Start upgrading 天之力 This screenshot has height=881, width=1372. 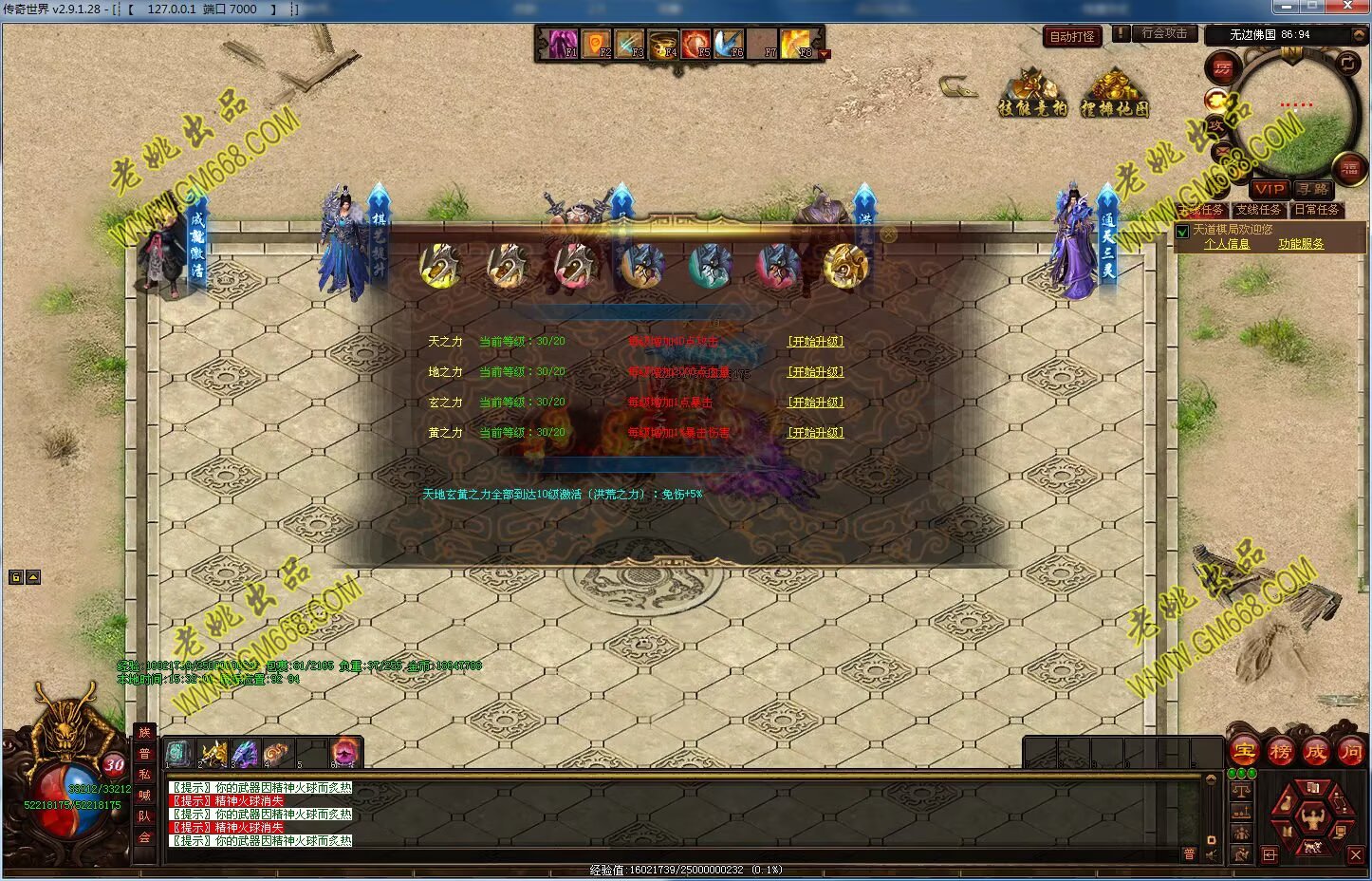[815, 342]
